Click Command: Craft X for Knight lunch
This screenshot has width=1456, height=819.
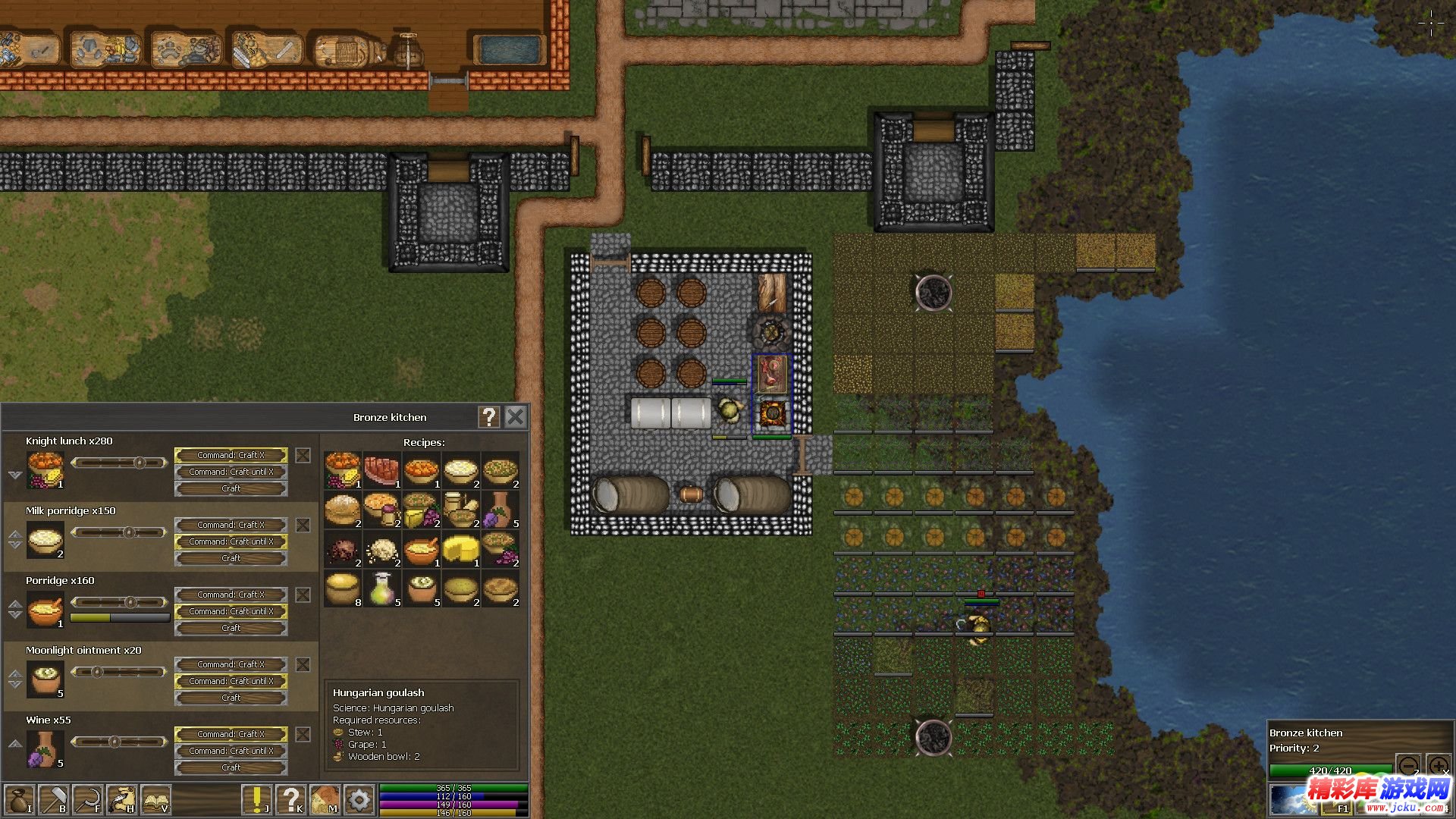(231, 455)
